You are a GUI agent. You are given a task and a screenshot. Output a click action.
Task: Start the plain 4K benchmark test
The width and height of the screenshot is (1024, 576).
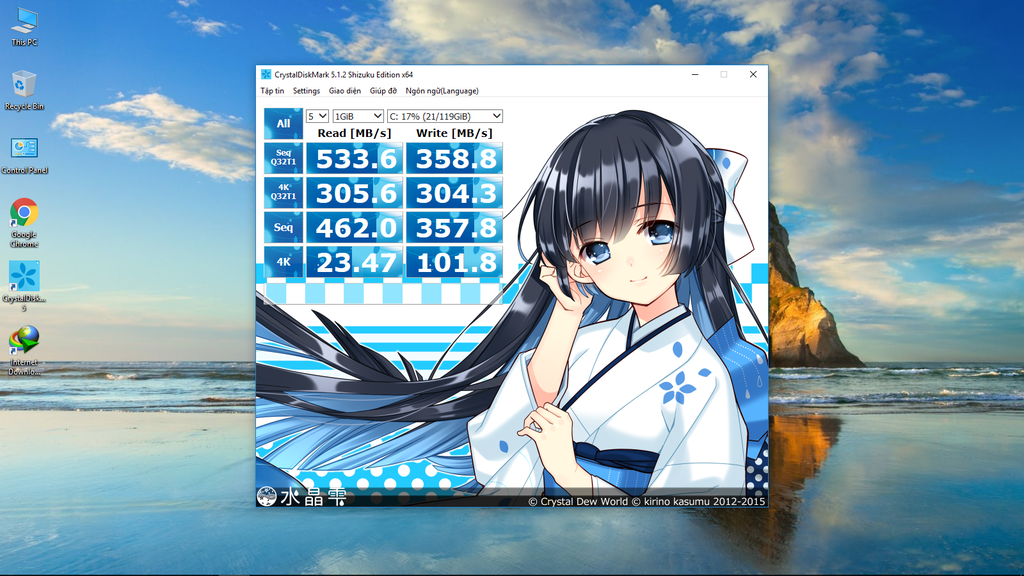[283, 262]
